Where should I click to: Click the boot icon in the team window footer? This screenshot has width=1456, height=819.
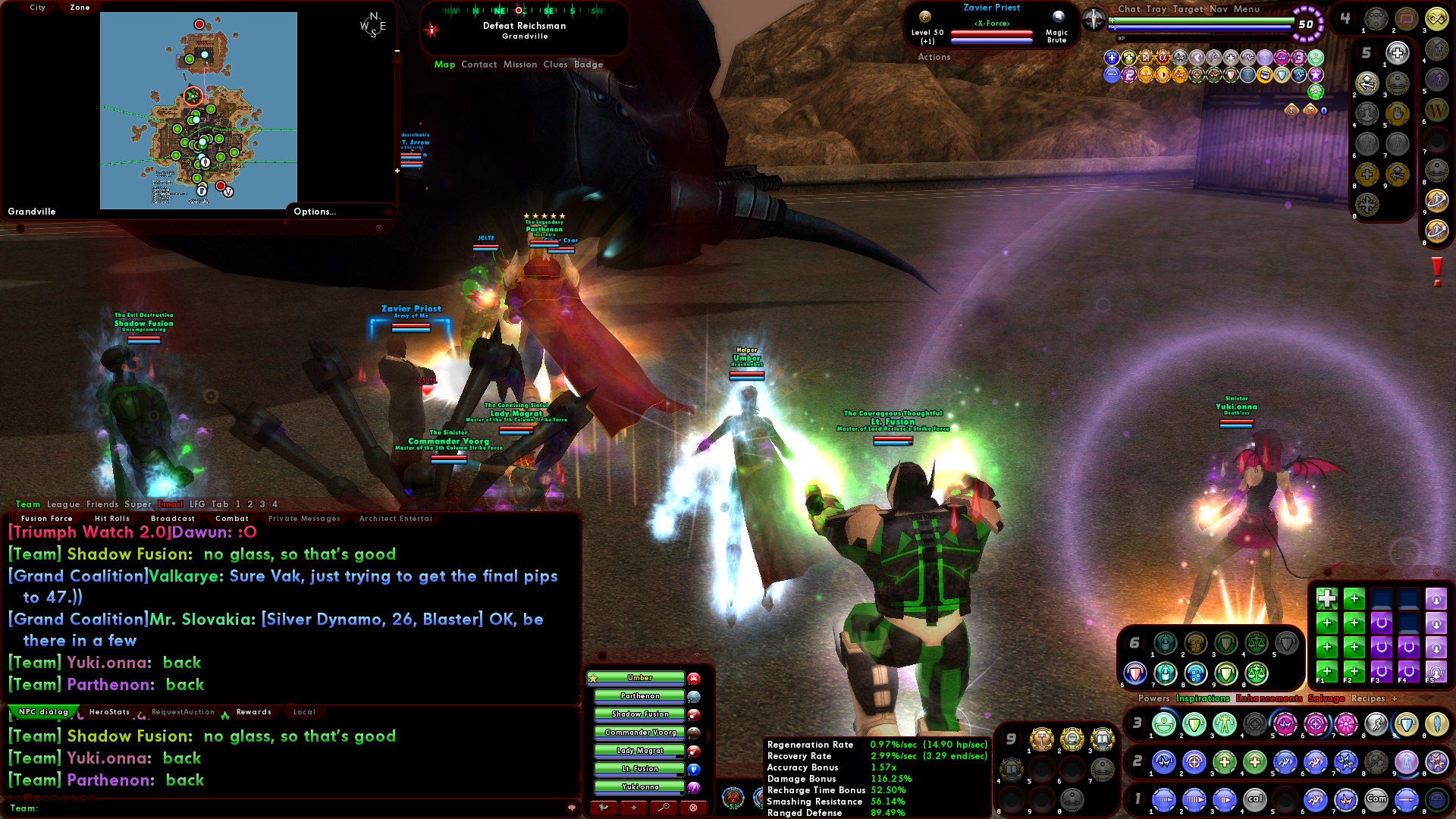[x=604, y=807]
